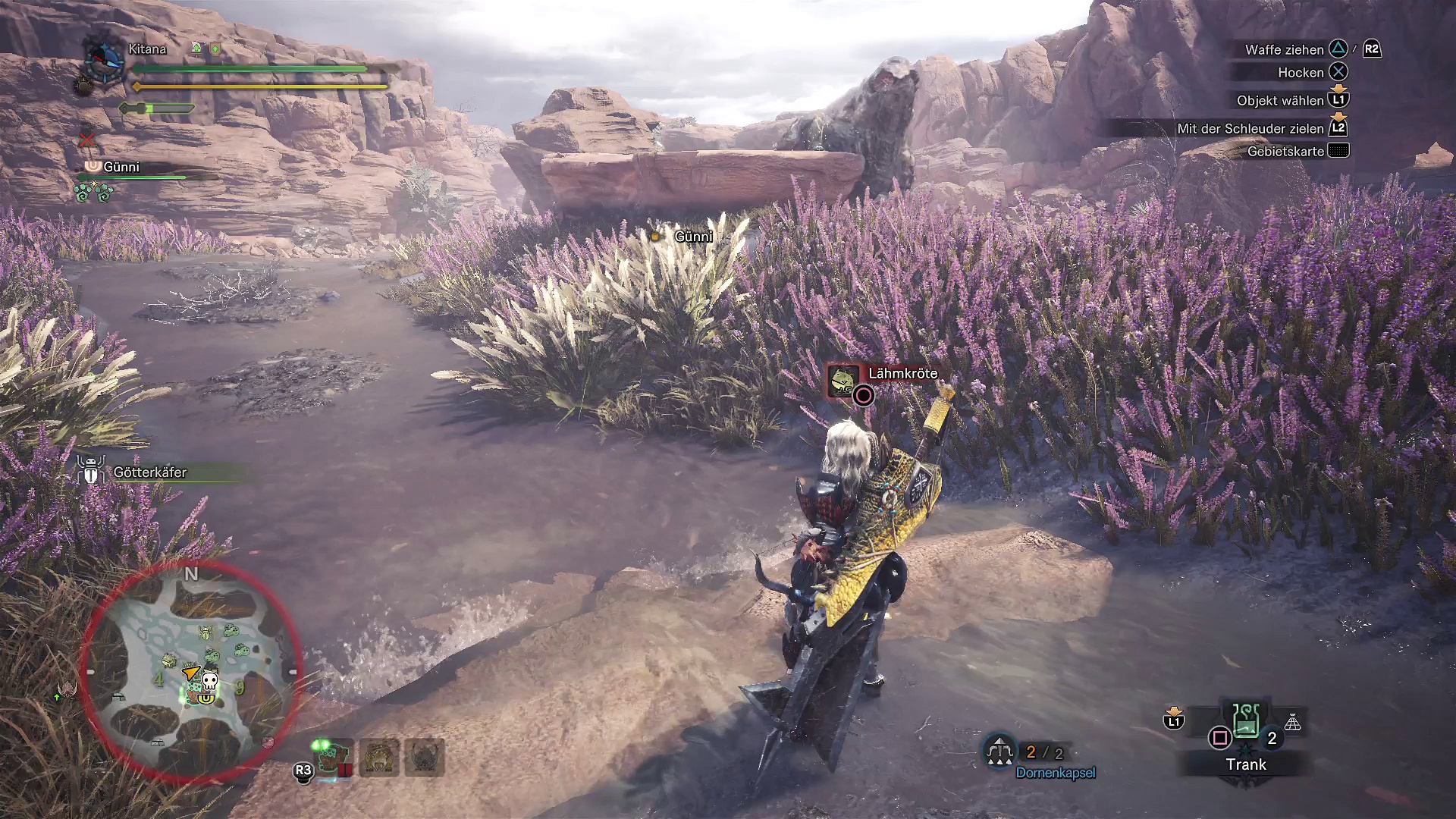
Task: Click the beetle marker on the minimap
Action: [x=206, y=632]
